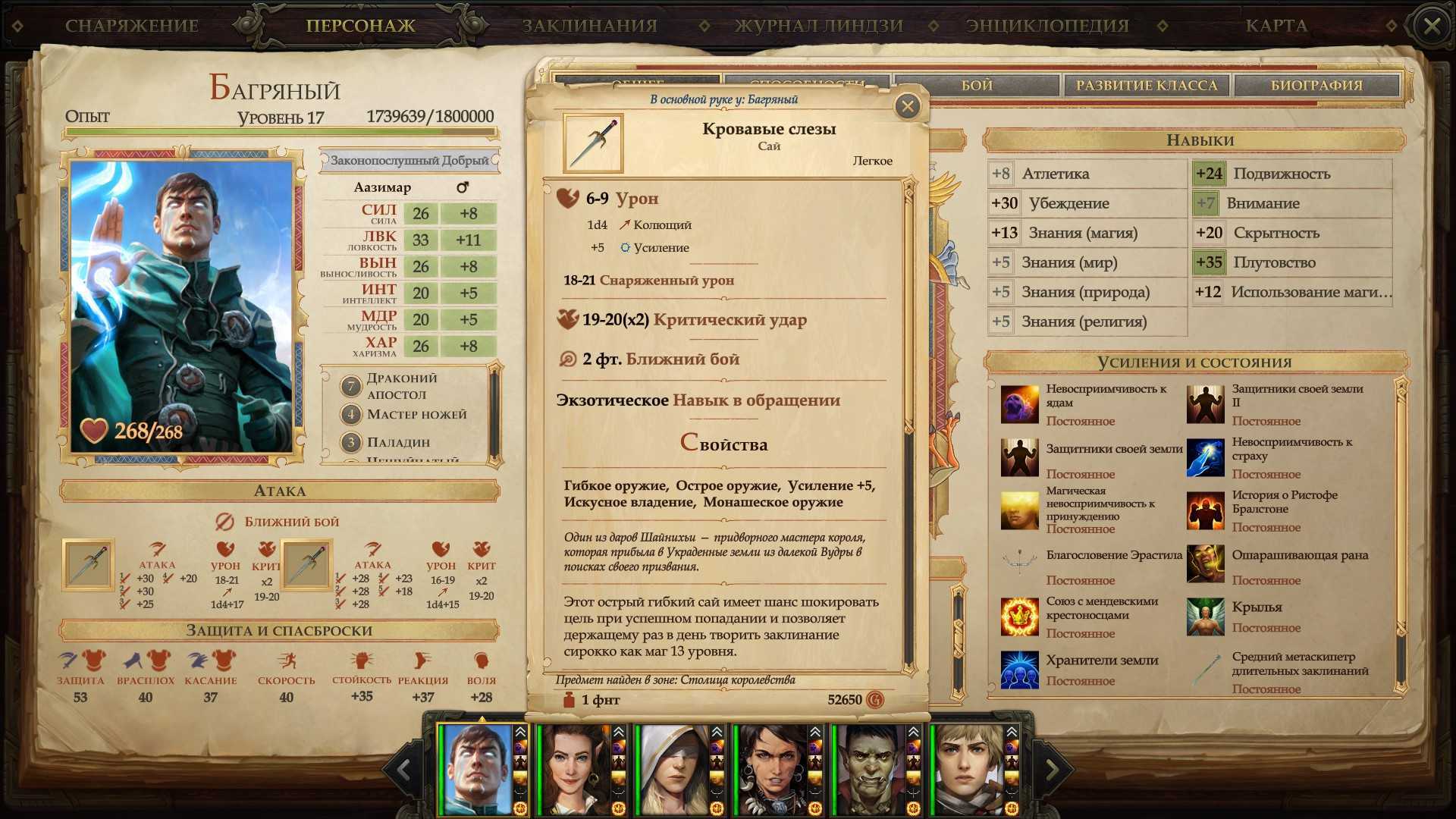
Task: Open the Развитие класса sub-tab
Action: coord(1147,86)
